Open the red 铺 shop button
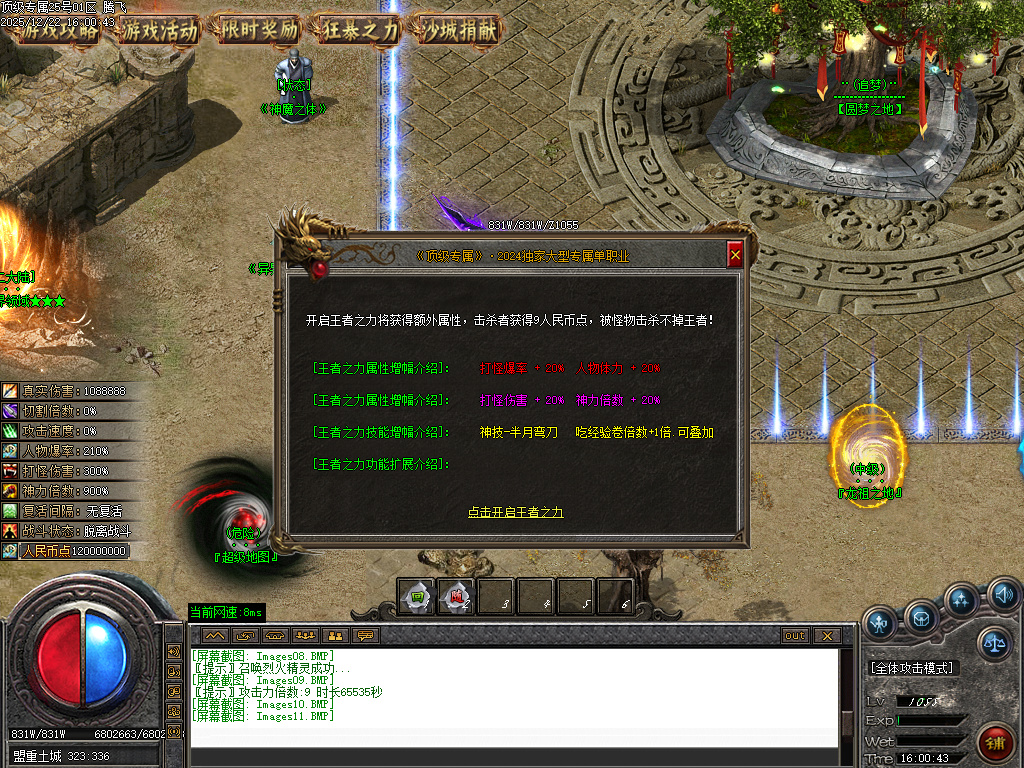 pos(995,745)
